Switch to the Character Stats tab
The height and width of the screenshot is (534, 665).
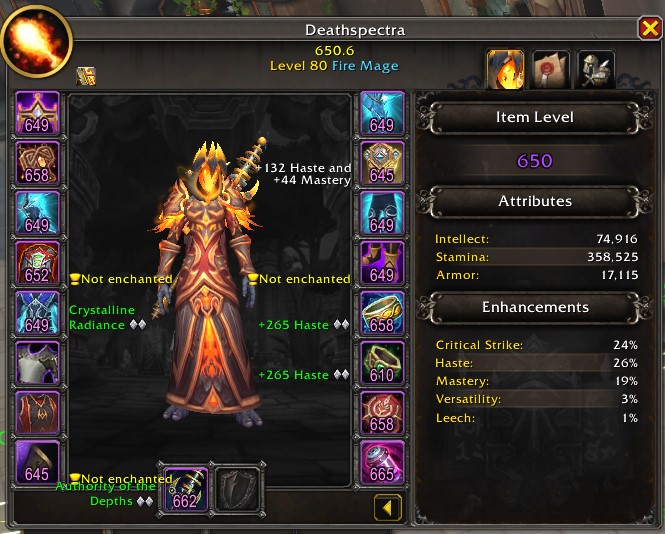click(505, 68)
